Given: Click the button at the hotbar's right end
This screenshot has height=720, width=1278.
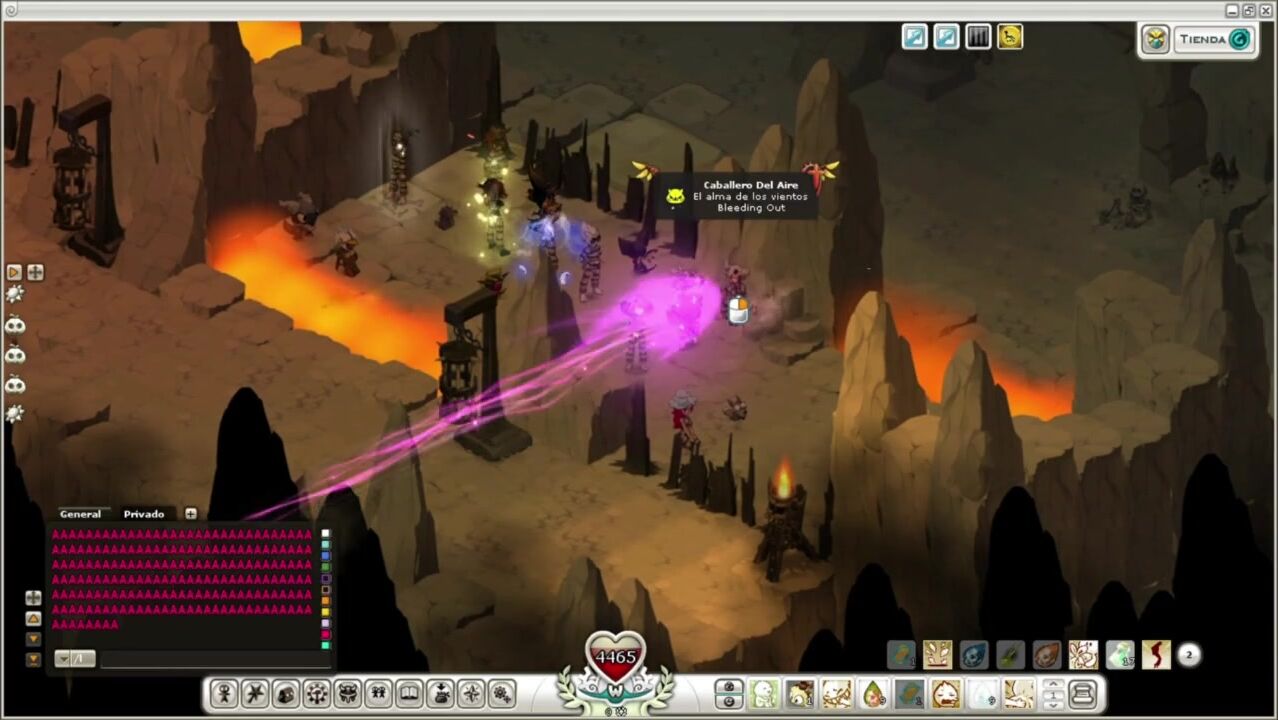Looking at the screenshot, I should (1082, 693).
